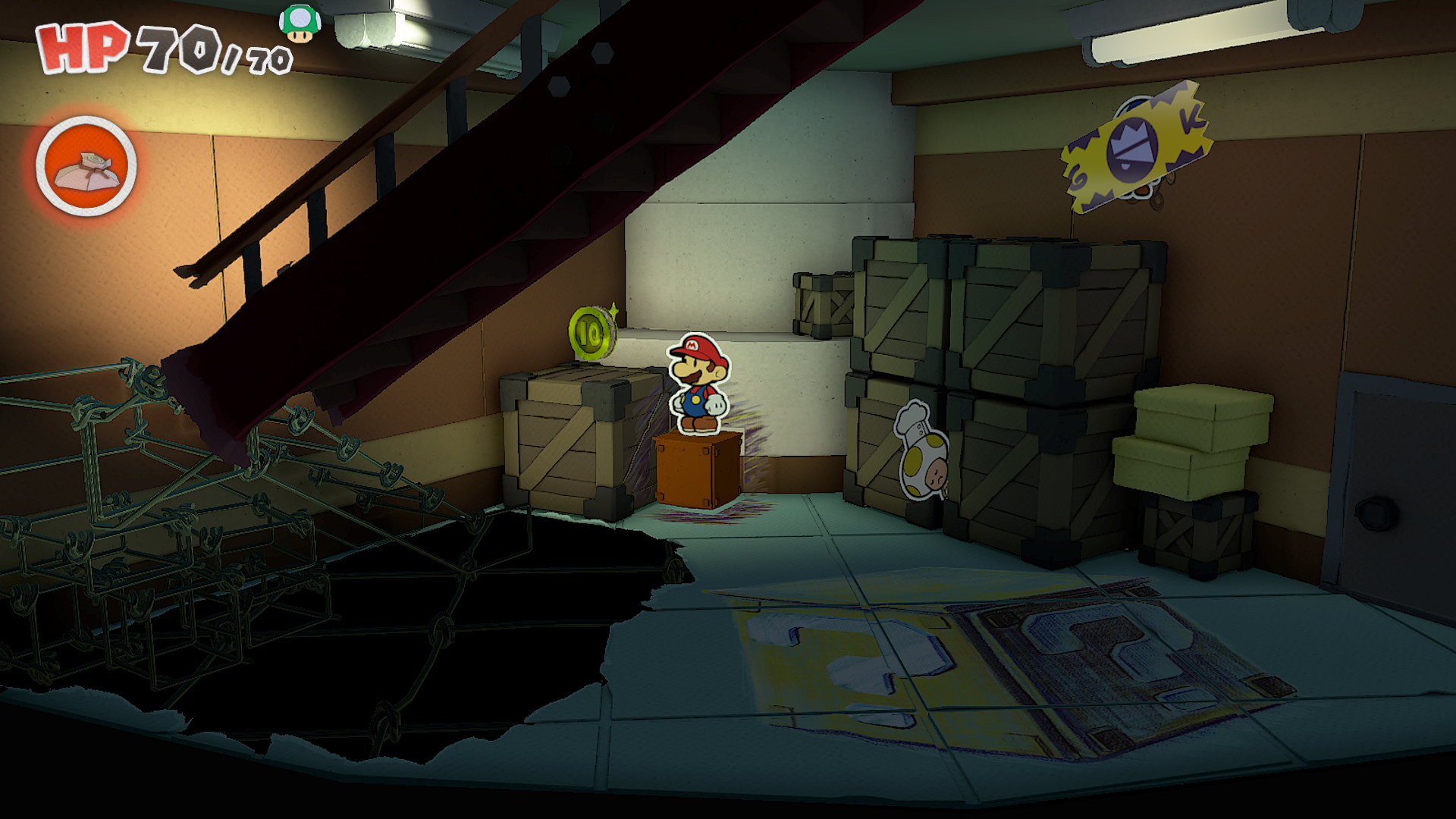Open the red confetti bag icon
The height and width of the screenshot is (819, 1456).
[86, 167]
